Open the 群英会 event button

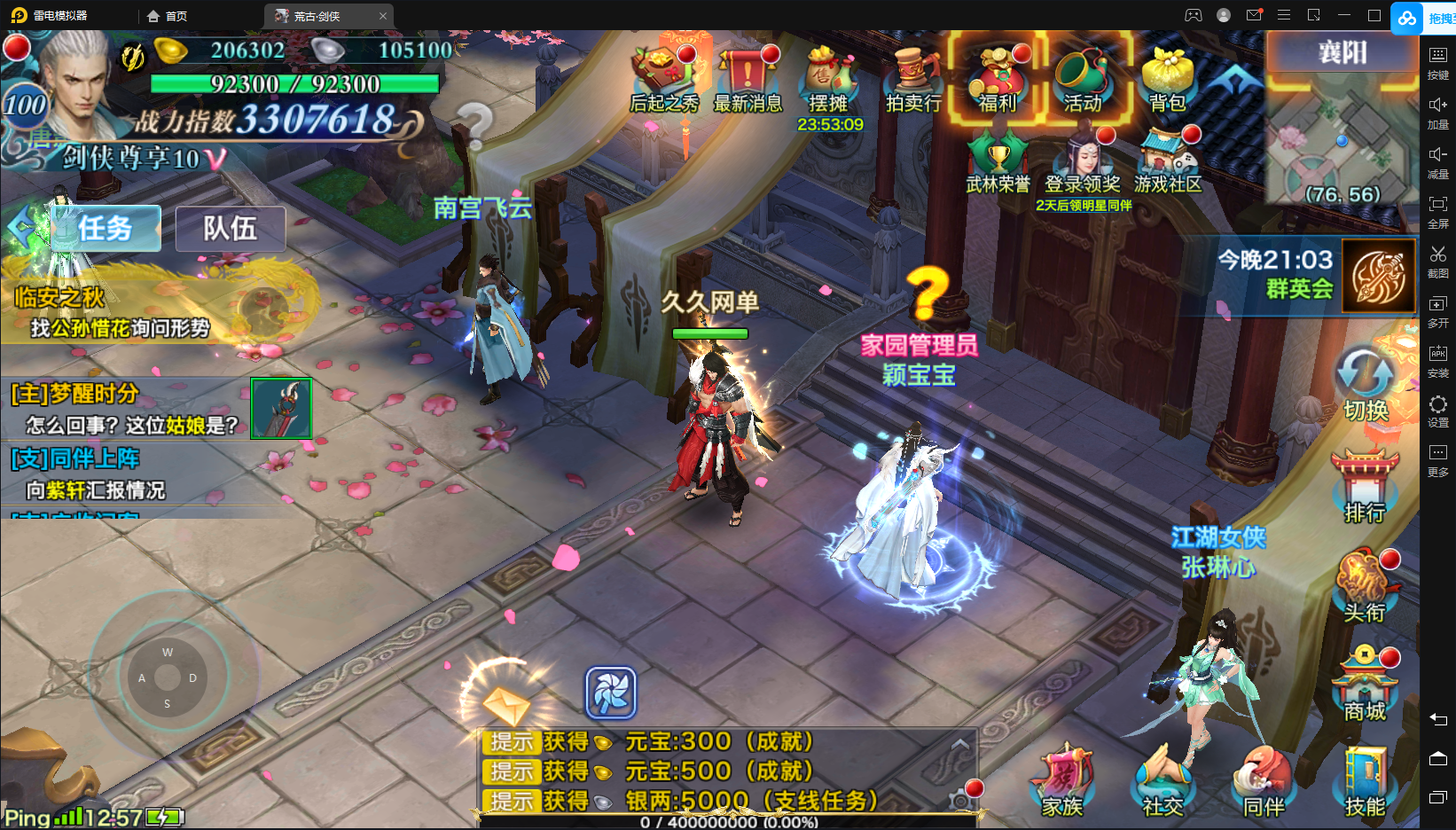[1378, 277]
